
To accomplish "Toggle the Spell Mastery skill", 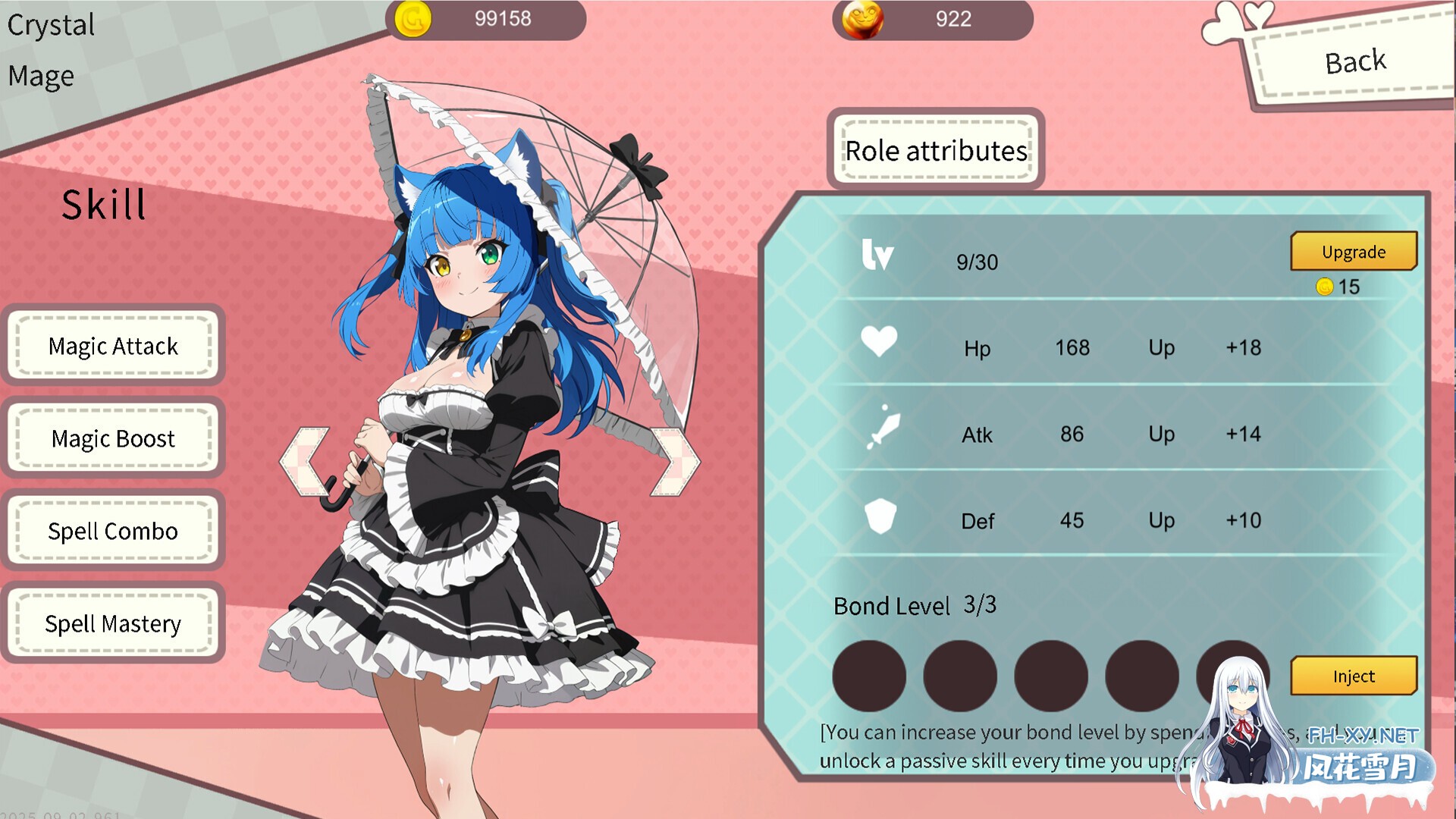I will click(112, 624).
